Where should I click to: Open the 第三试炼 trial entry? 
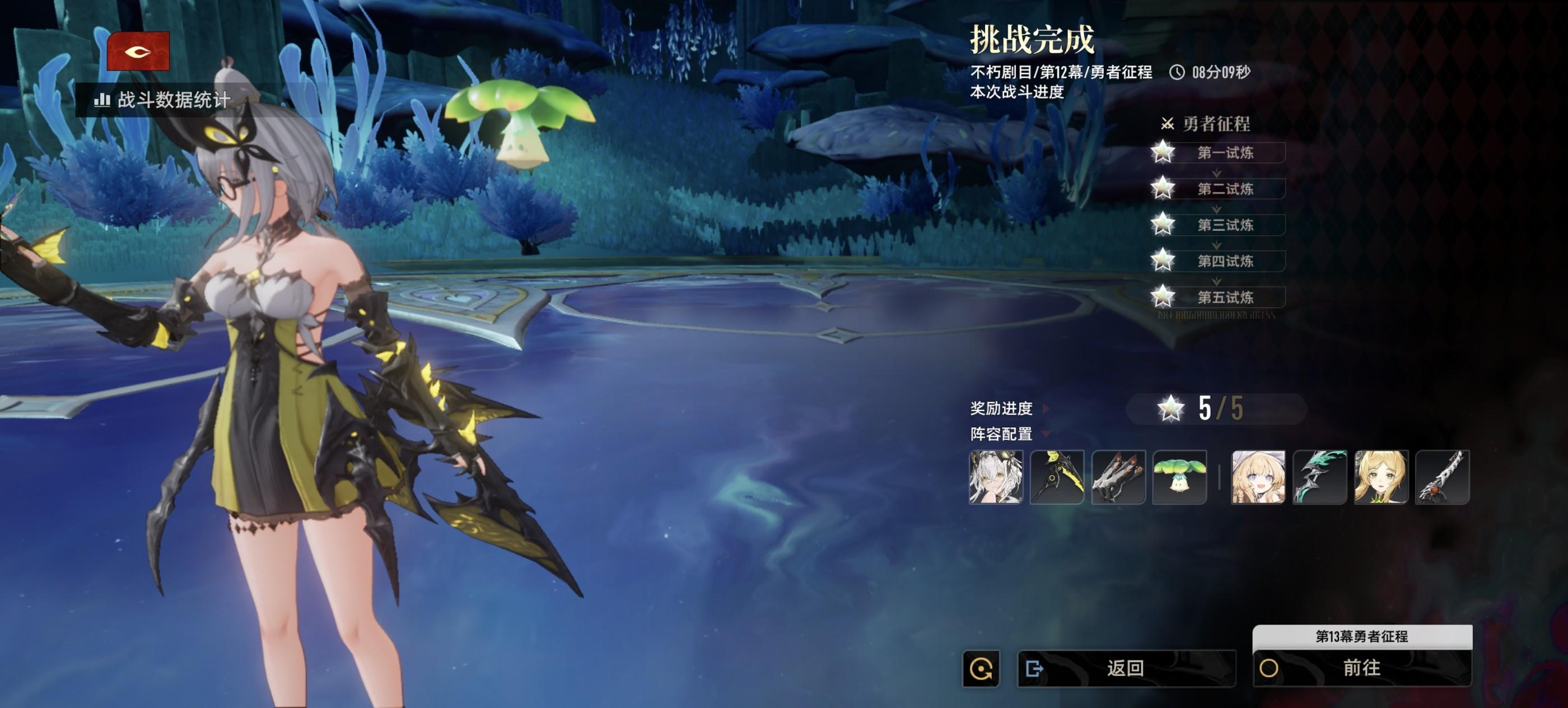pyautogui.click(x=1225, y=225)
